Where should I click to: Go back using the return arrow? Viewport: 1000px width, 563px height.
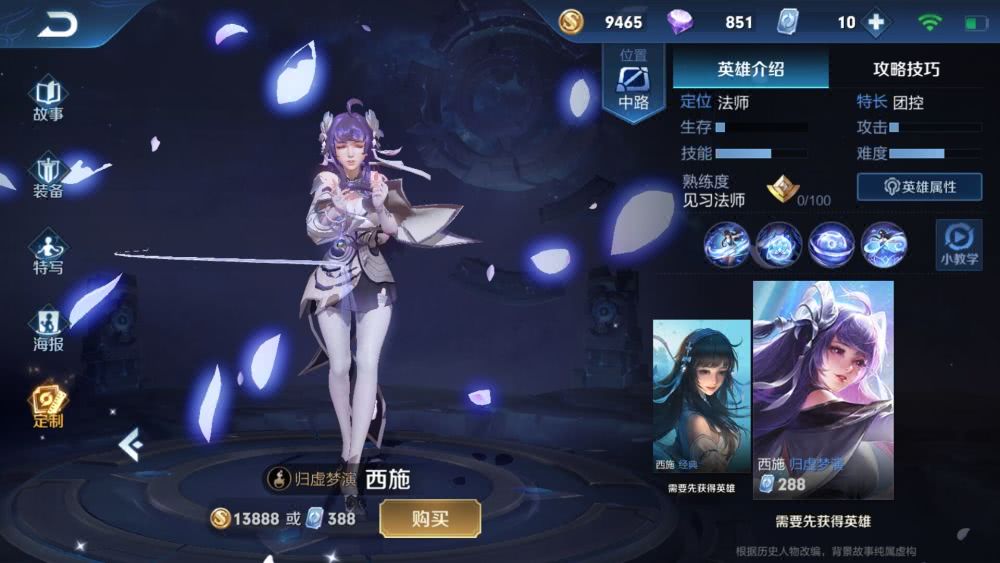pos(57,23)
